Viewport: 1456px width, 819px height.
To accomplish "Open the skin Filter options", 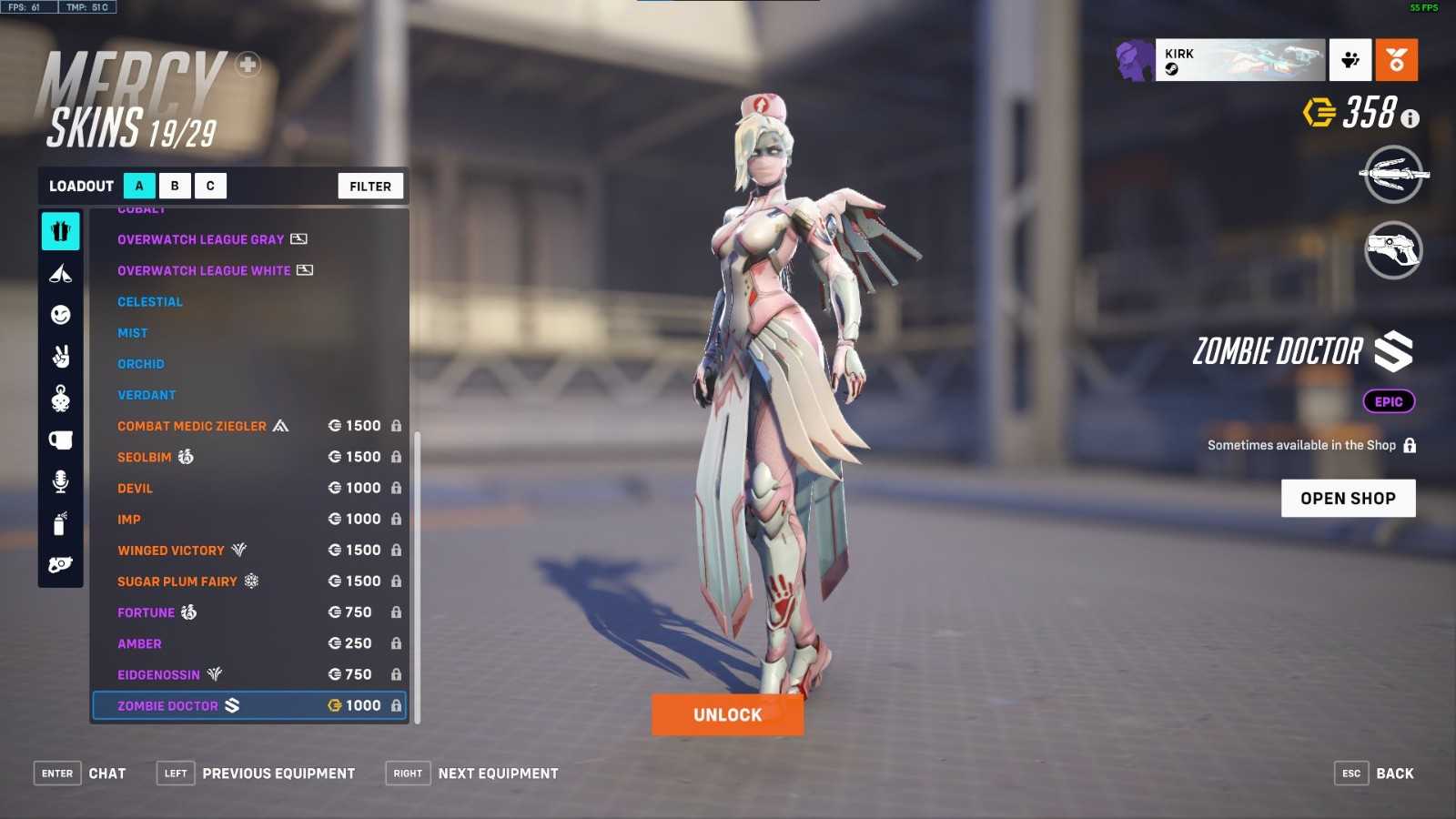I will coord(370,186).
